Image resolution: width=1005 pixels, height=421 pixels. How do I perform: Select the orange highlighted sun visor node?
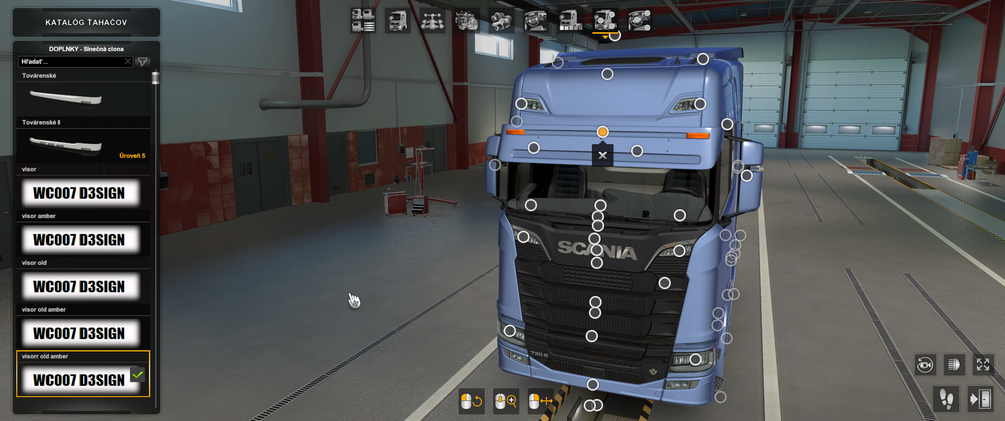coord(603,132)
